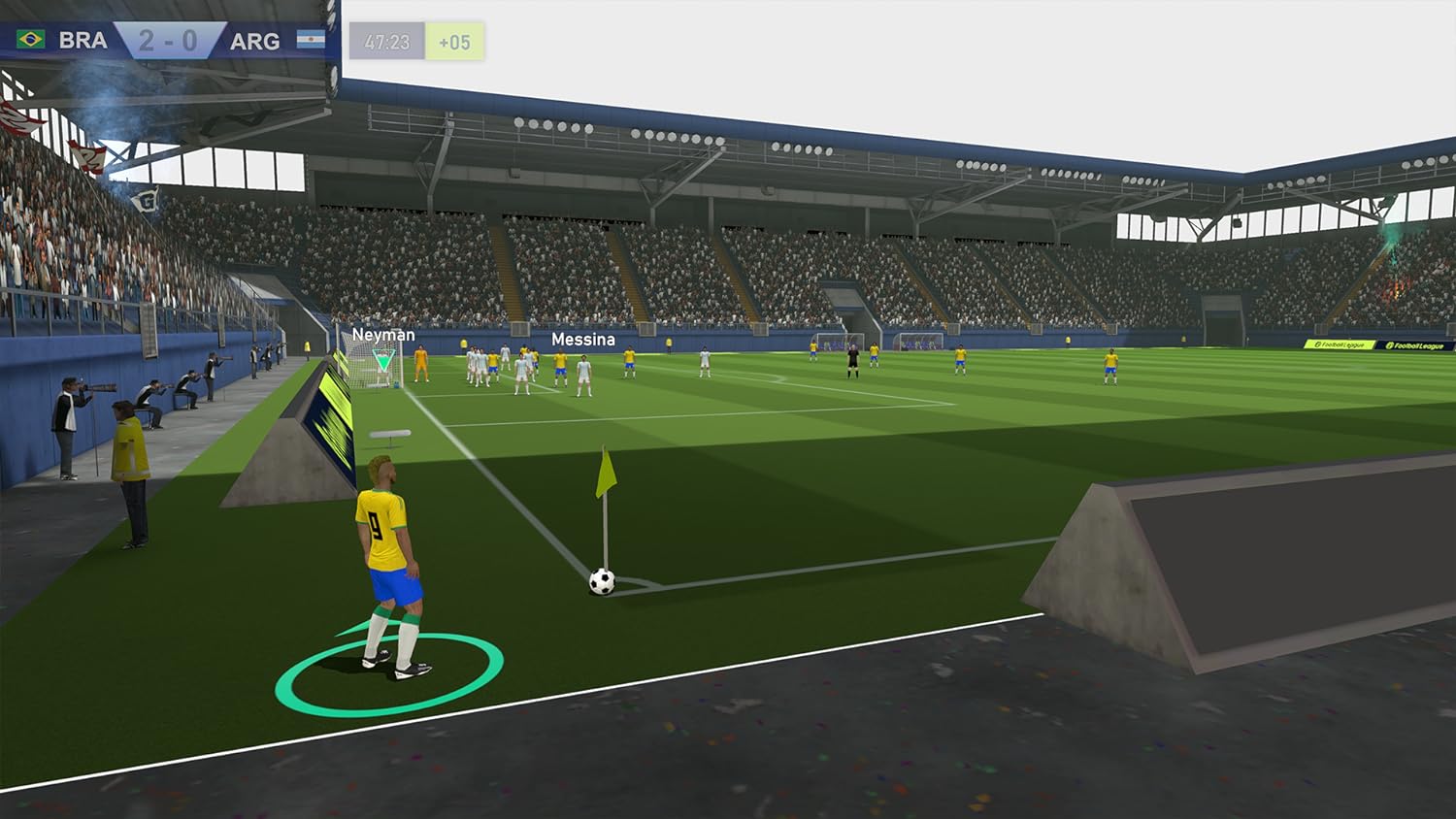This screenshot has height=819, width=1456.
Task: Select the goalkeeper in the orange kit
Action: click(x=420, y=365)
